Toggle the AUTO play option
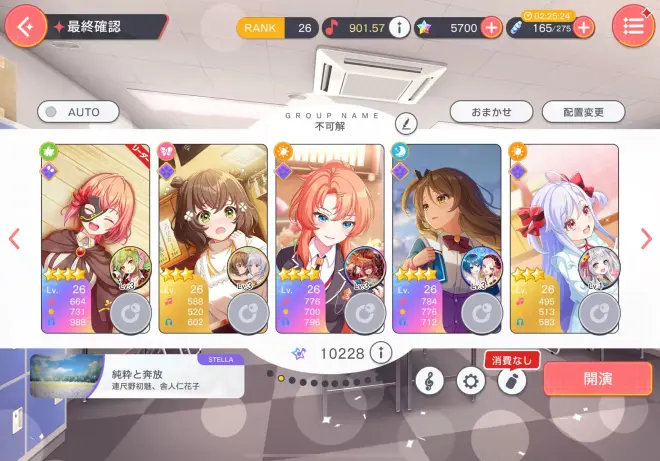The height and width of the screenshot is (461, 660). pyautogui.click(x=73, y=112)
